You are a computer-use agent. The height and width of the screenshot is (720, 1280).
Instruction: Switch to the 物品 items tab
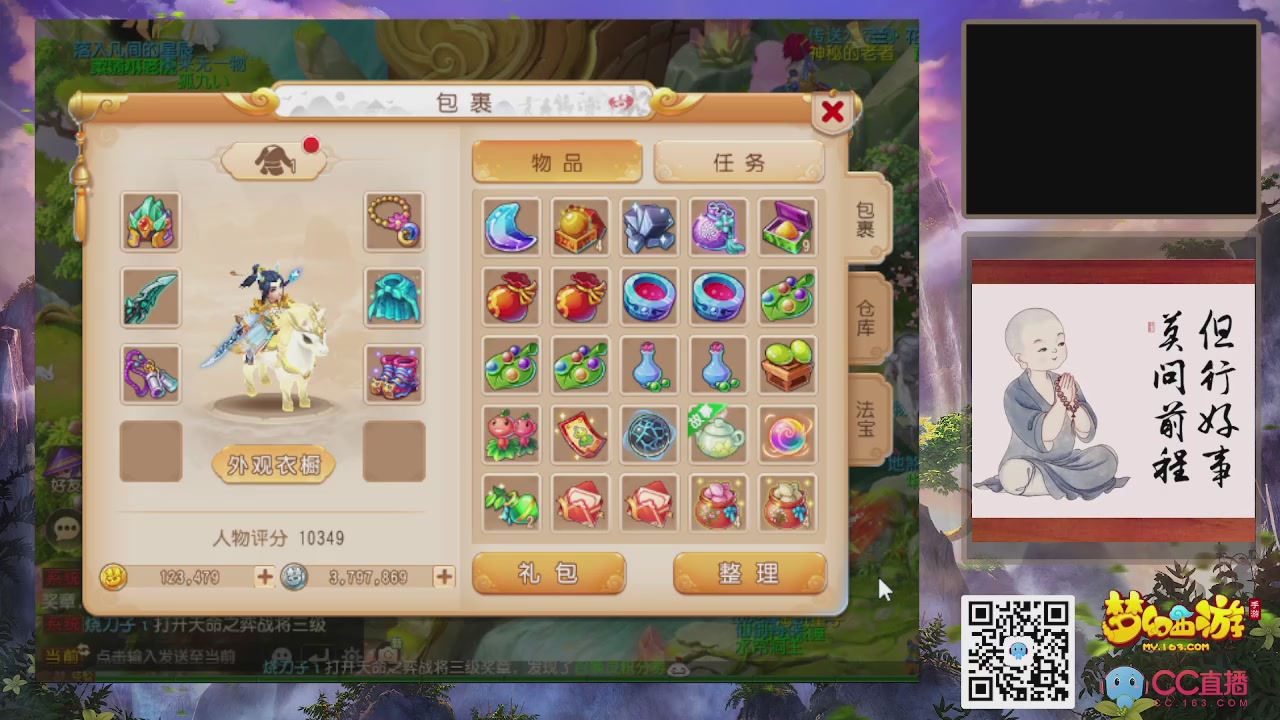point(557,163)
